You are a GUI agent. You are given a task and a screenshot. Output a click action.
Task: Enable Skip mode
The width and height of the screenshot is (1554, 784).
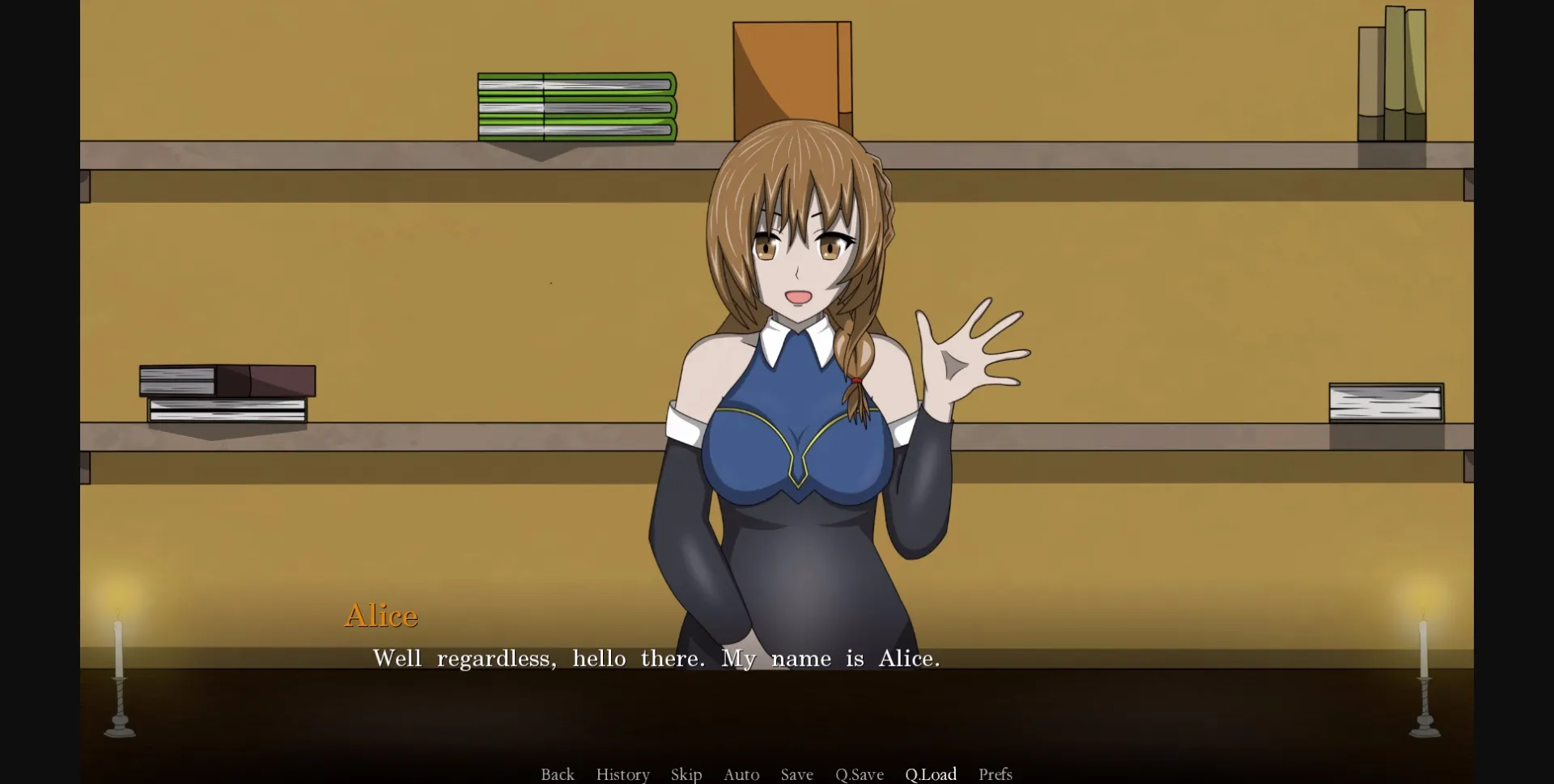click(x=686, y=774)
